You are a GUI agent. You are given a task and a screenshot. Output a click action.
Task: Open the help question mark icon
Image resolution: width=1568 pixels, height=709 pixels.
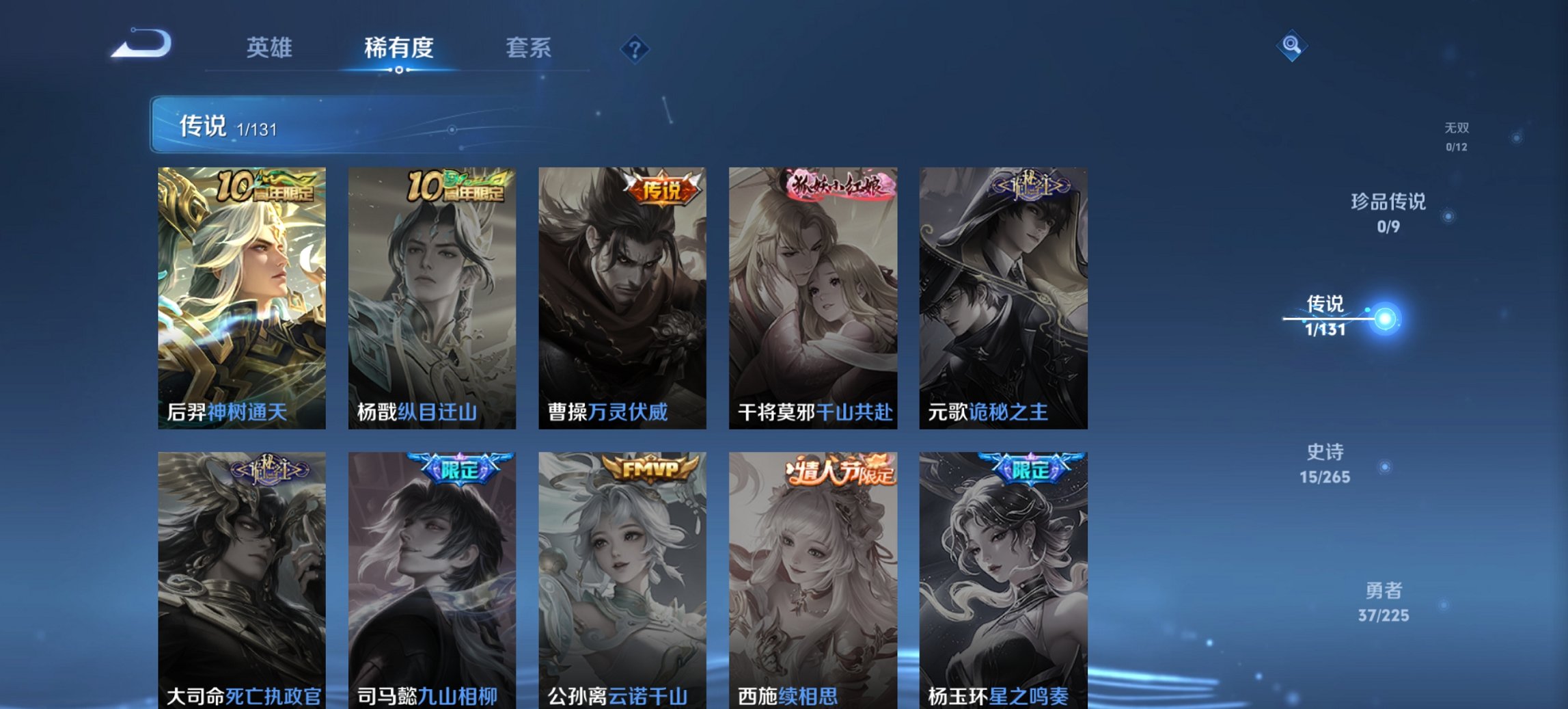[634, 48]
